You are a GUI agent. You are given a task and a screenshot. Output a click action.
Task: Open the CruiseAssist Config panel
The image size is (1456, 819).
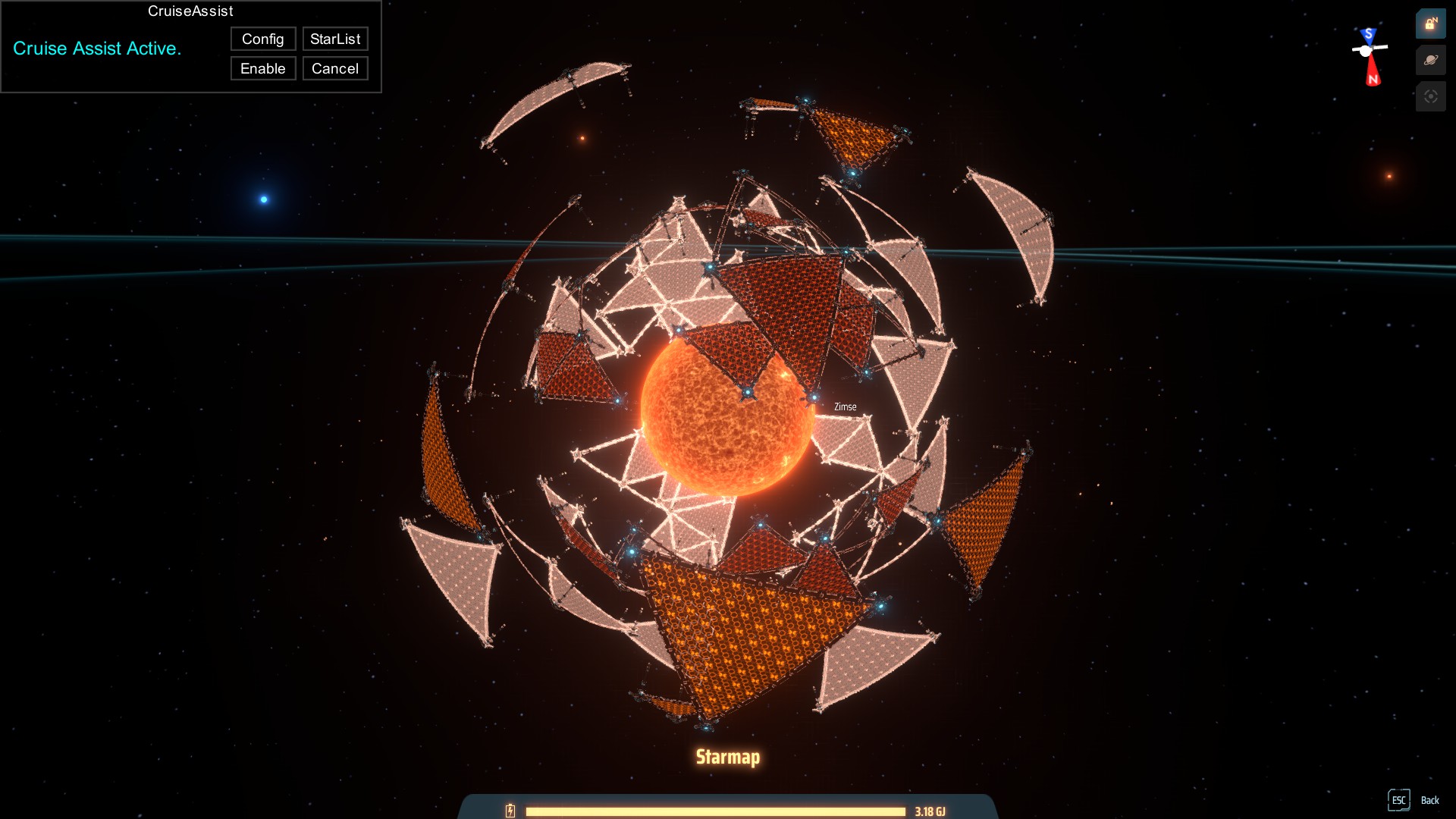pyautogui.click(x=262, y=39)
